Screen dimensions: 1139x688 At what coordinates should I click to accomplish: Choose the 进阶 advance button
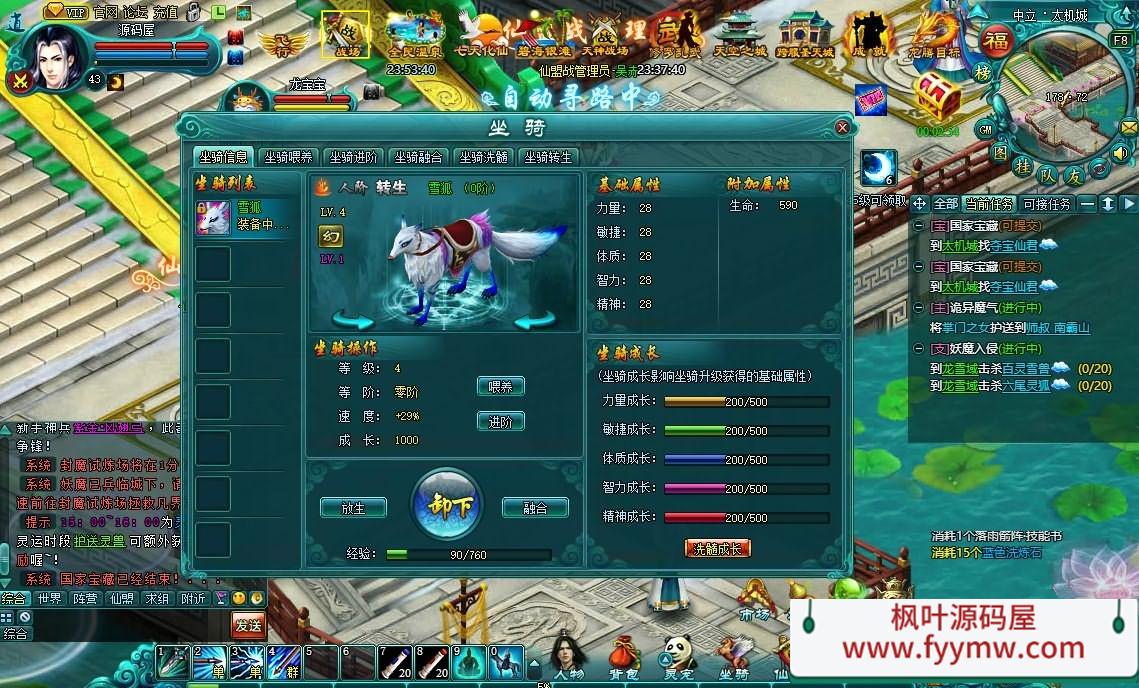[500, 421]
